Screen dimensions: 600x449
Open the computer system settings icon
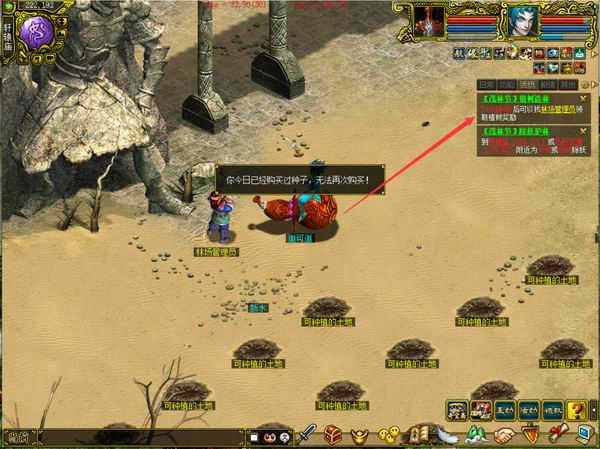coord(583,434)
